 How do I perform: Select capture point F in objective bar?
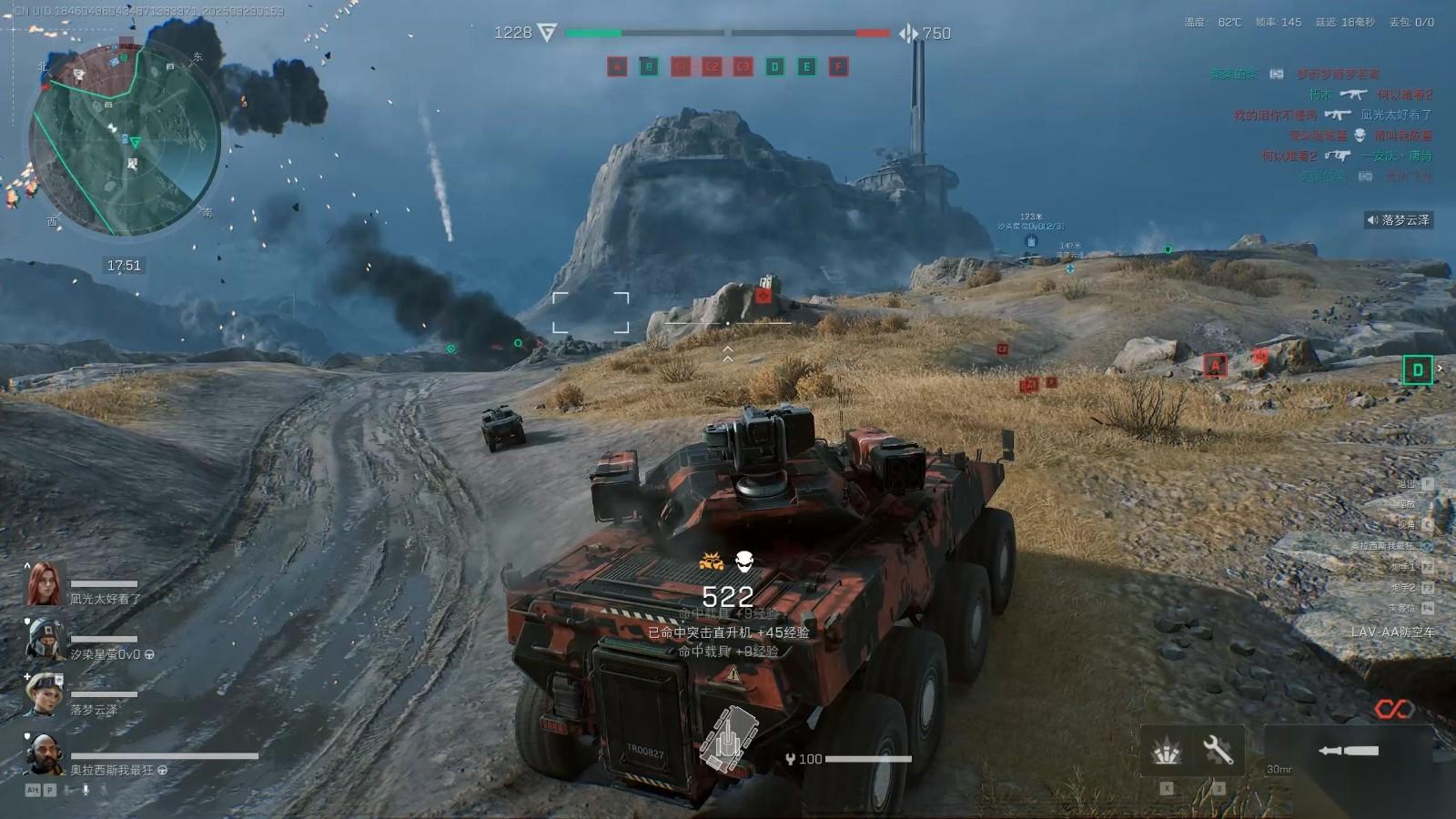pos(838,66)
